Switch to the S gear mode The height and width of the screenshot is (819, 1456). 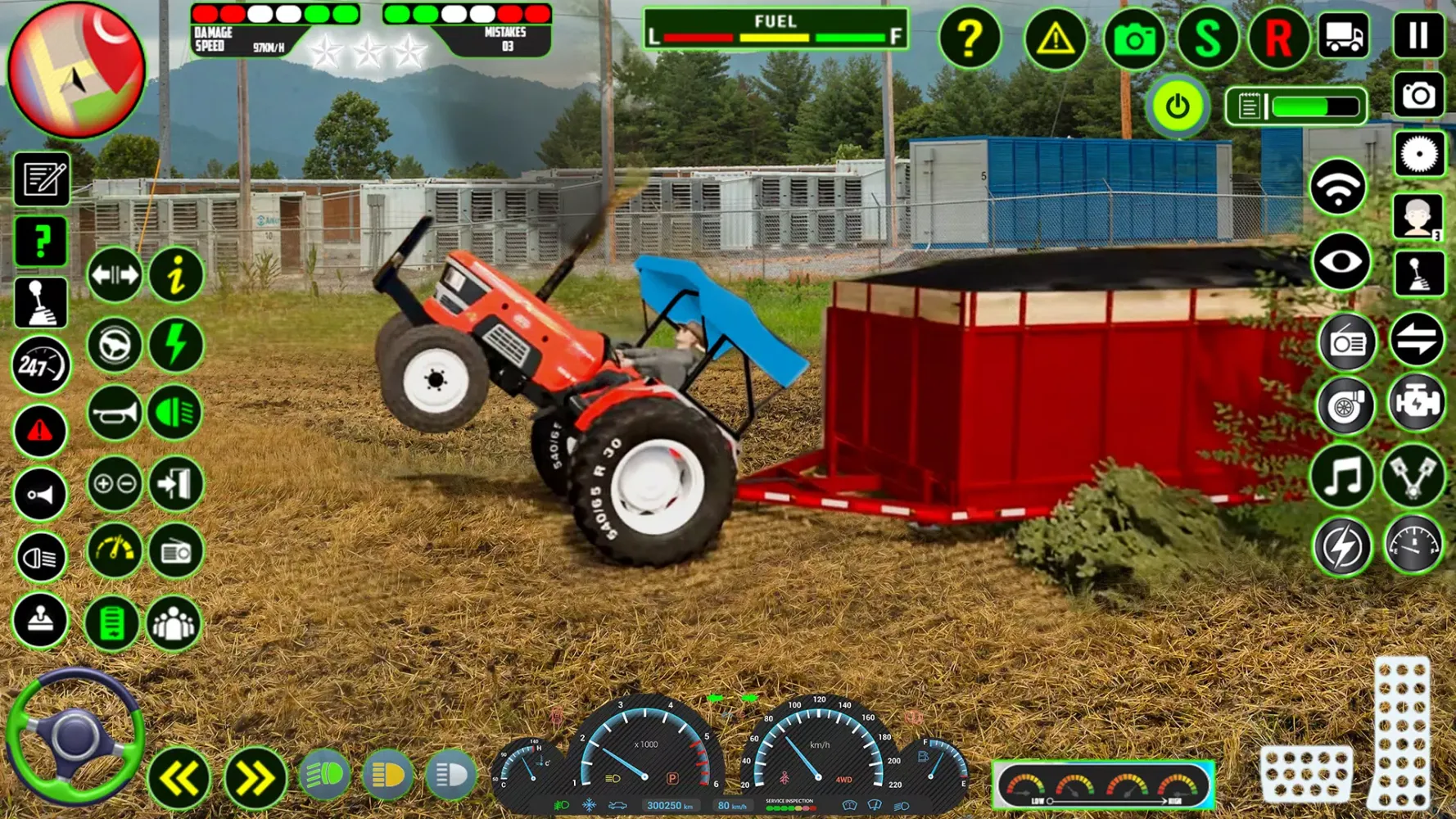coord(1207,38)
